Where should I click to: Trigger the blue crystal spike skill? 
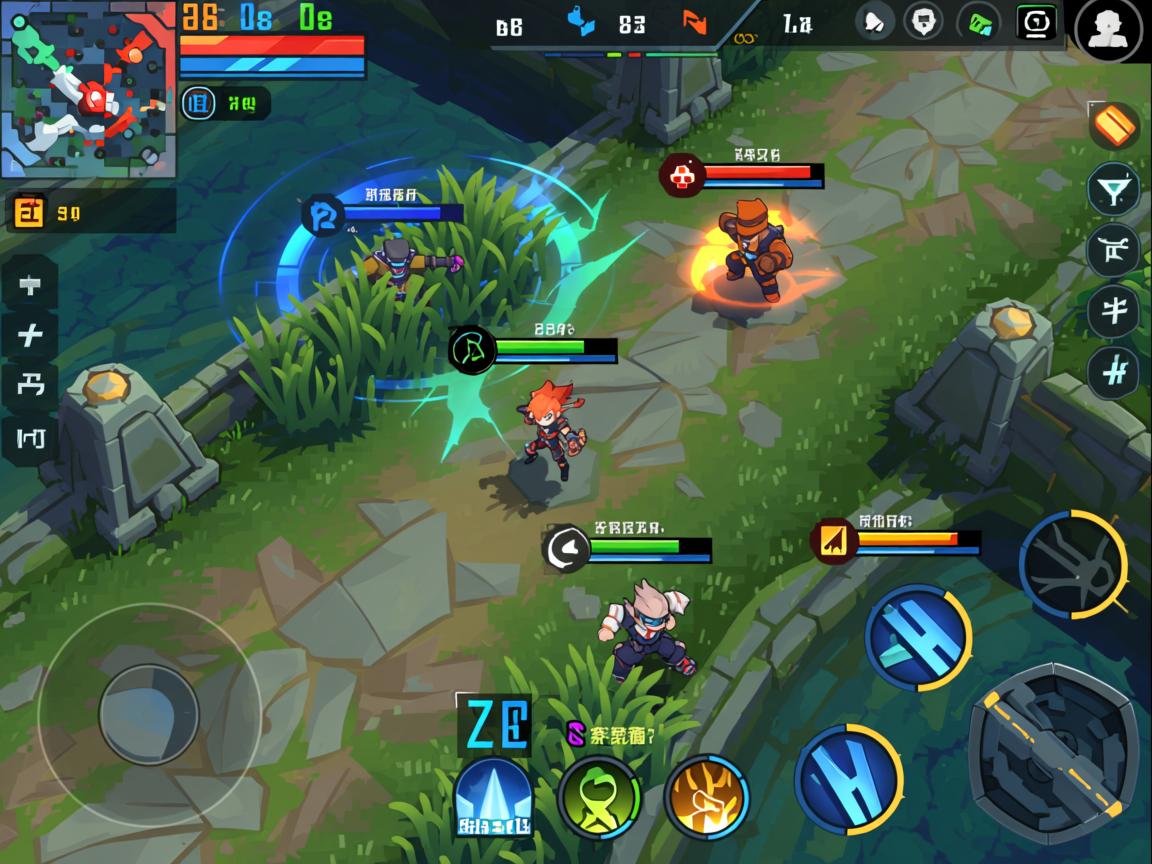[x=493, y=797]
